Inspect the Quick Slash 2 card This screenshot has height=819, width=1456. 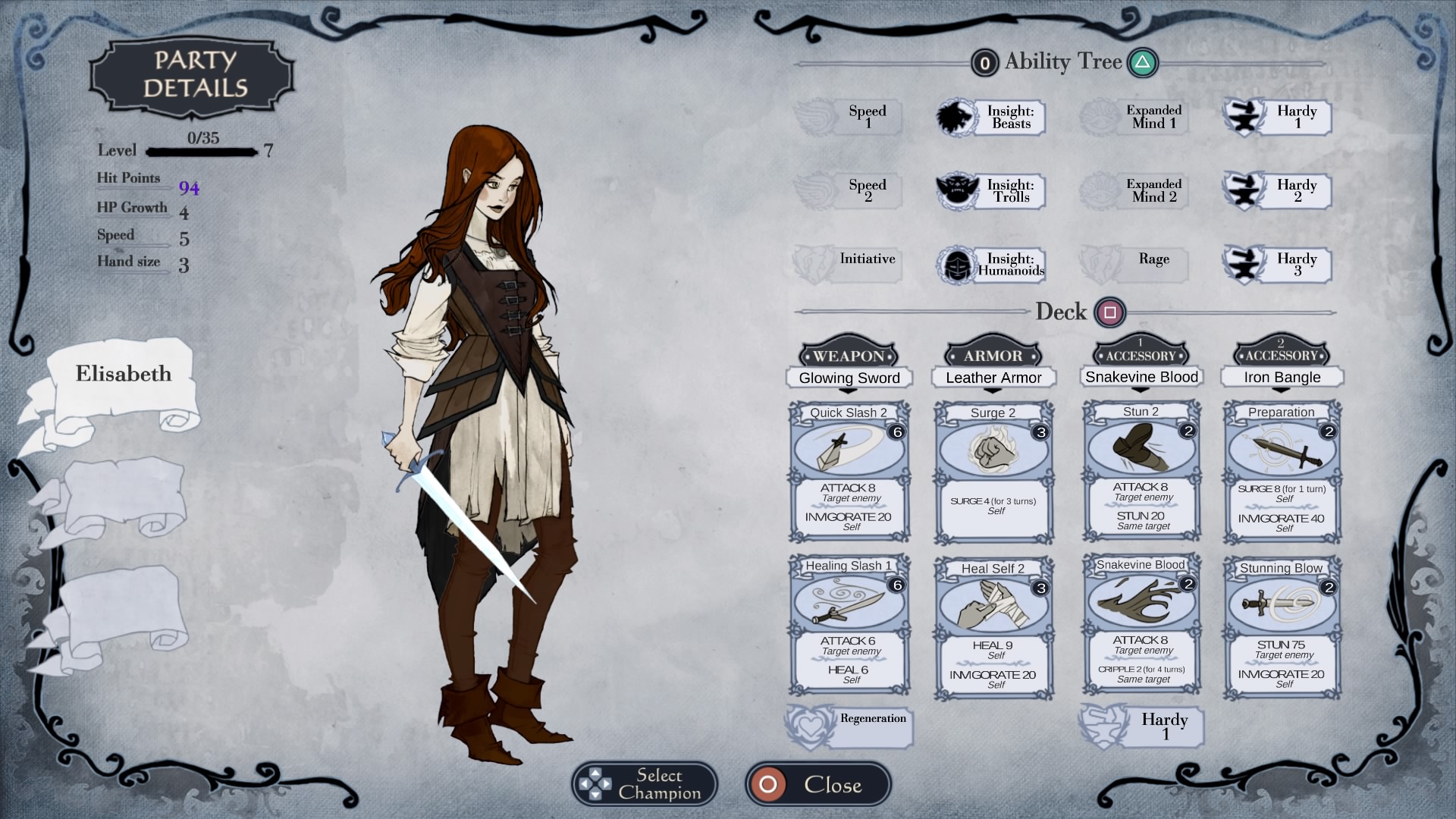pyautogui.click(x=849, y=472)
